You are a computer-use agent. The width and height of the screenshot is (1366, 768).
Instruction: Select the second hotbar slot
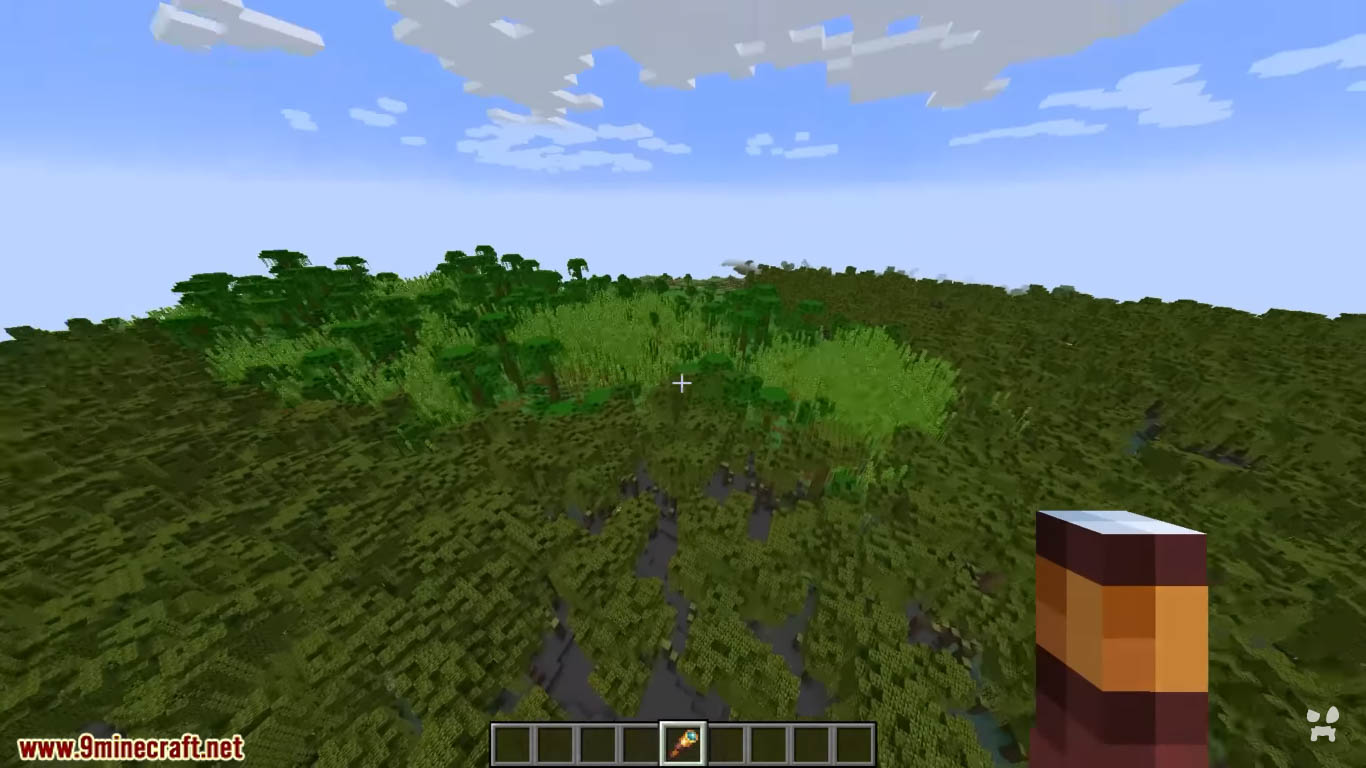(554, 742)
